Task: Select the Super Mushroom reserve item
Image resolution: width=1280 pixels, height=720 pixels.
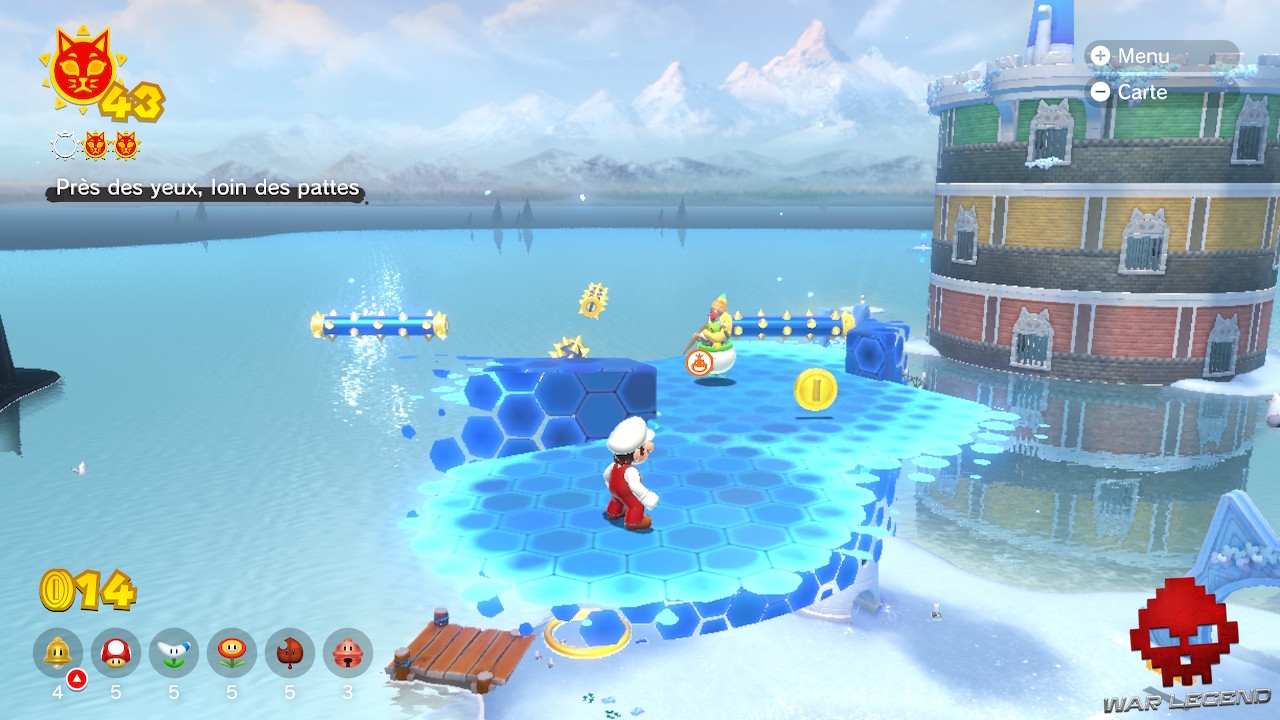Action: [116, 653]
